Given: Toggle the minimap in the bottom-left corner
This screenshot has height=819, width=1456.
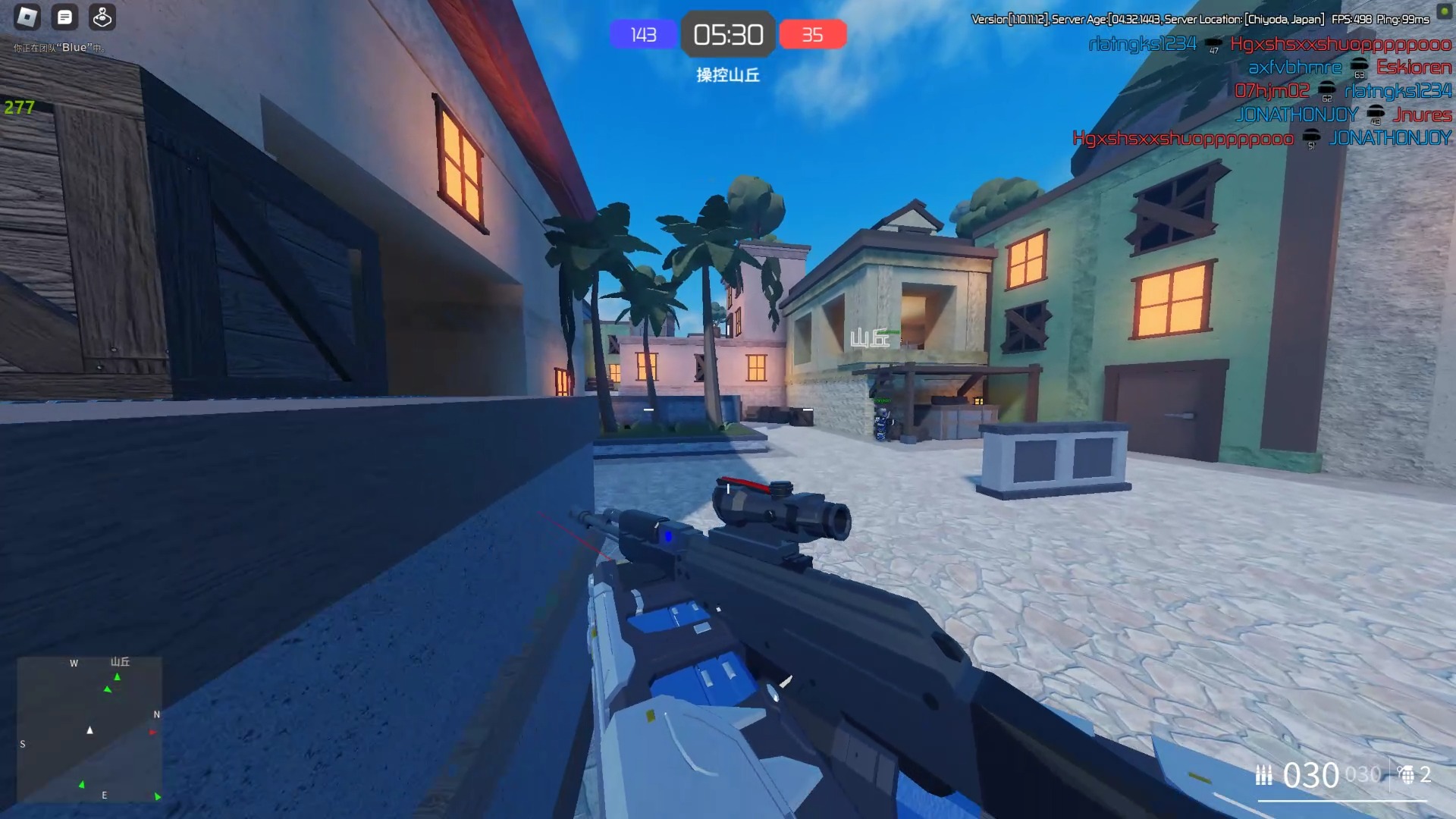Looking at the screenshot, I should click(87, 728).
